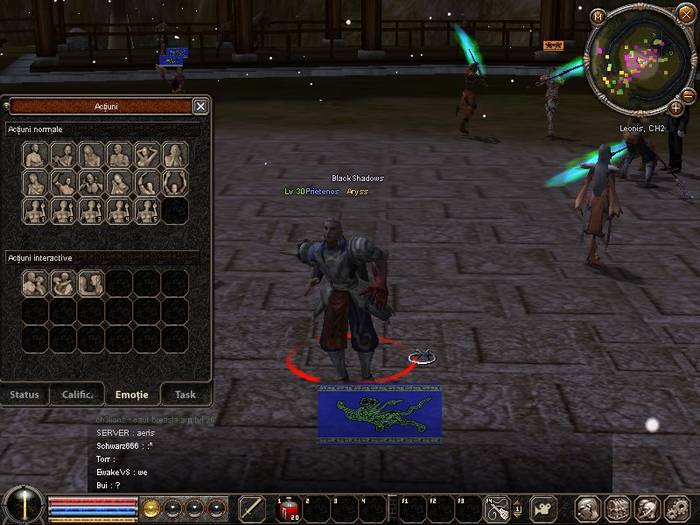Image resolution: width=700 pixels, height=525 pixels.
Task: Select the sword icon on the hotbar
Action: [252, 509]
